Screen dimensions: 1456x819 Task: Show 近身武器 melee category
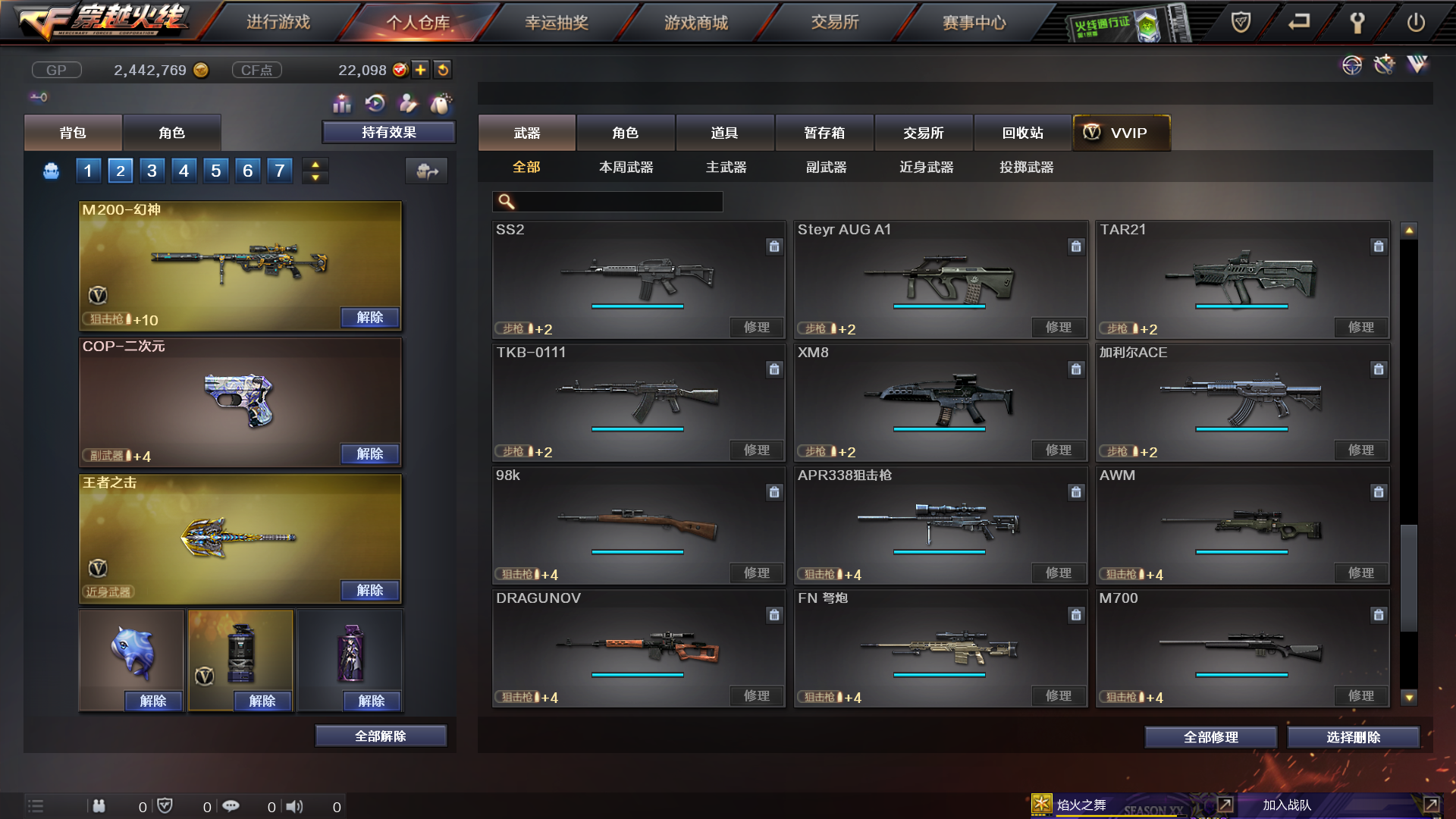(926, 167)
